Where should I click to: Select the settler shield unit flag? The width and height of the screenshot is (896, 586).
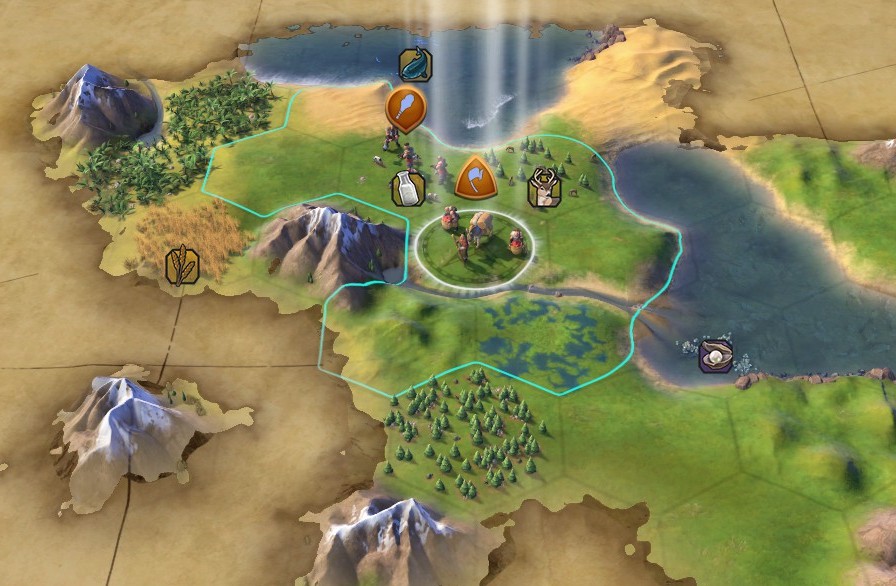(475, 178)
